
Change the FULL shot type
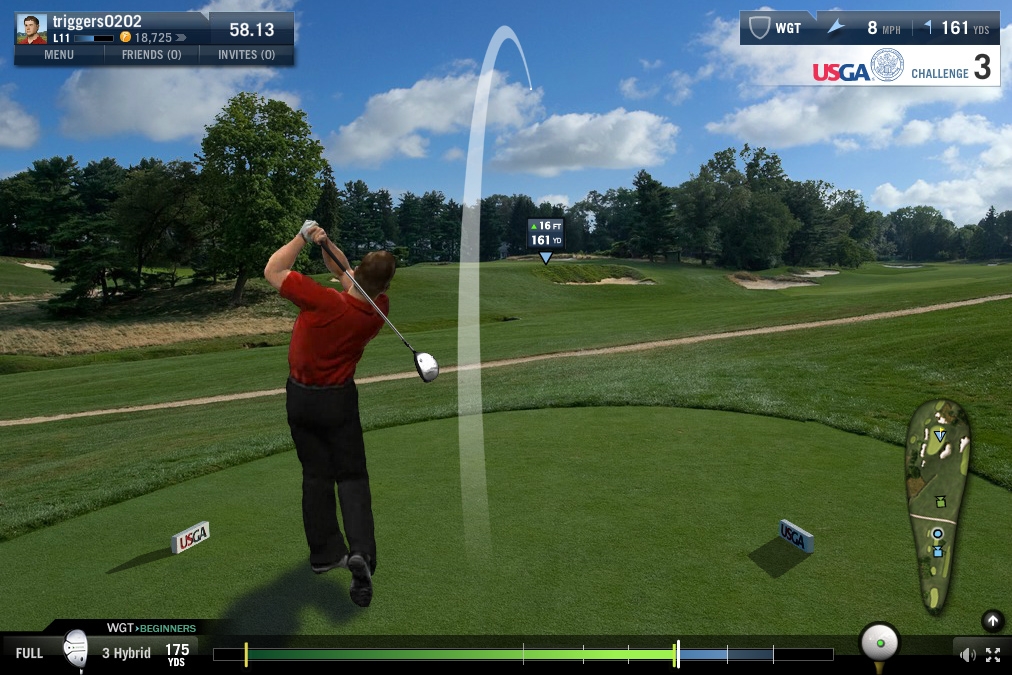(30, 653)
